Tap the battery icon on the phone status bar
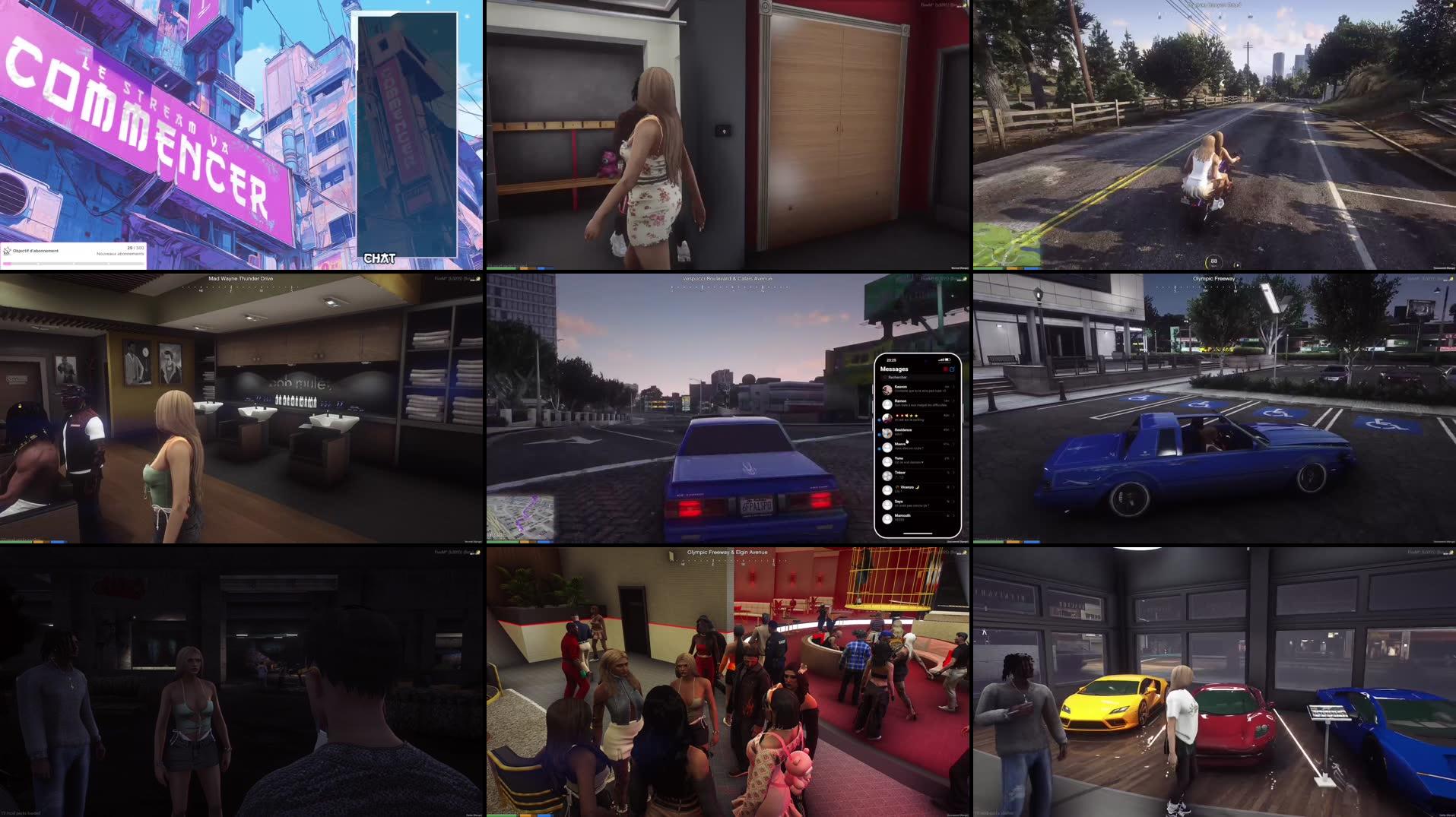 [x=947, y=359]
